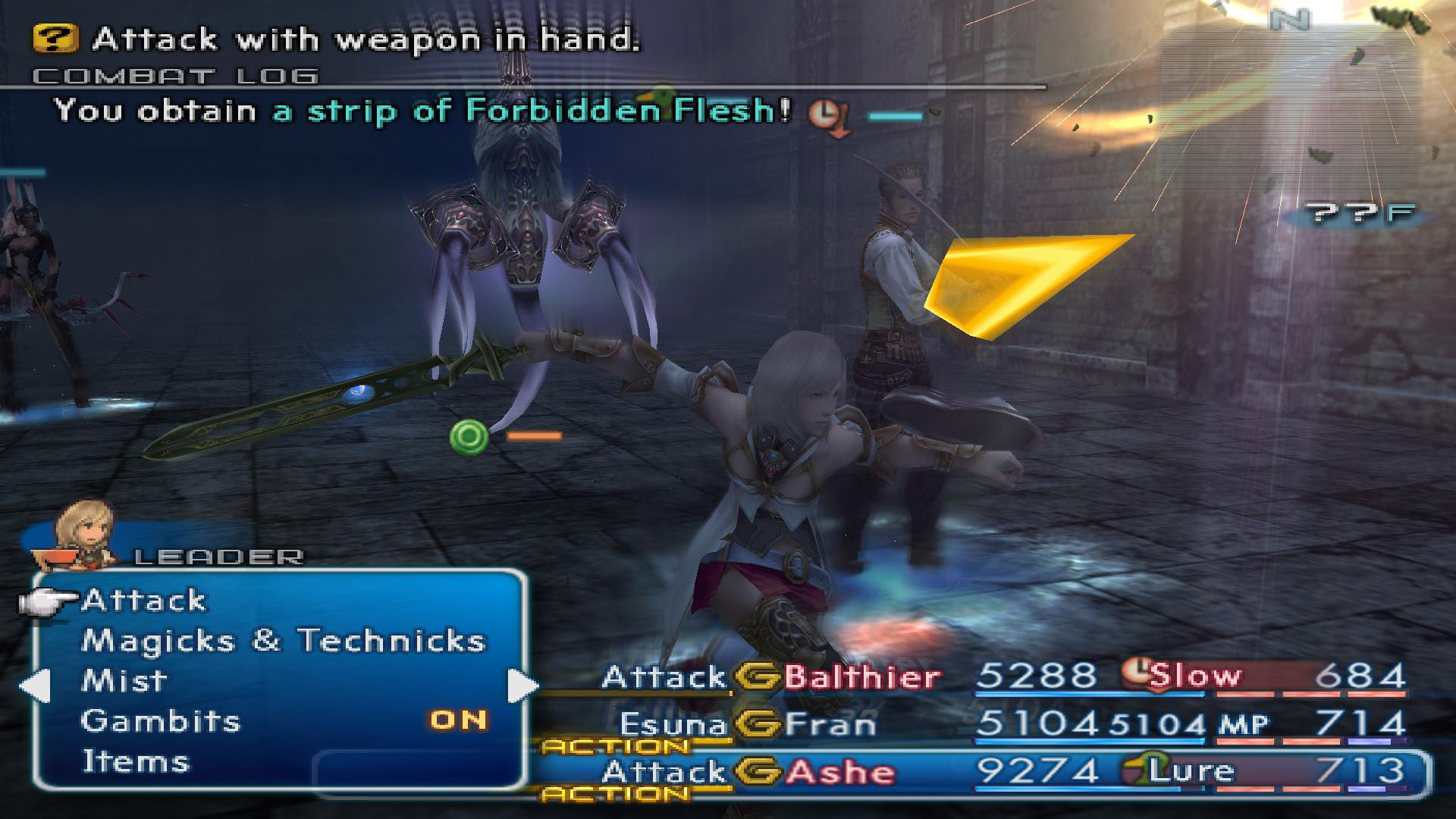Viewport: 1456px width, 819px height.
Task: Select the Attack command
Action: [x=144, y=601]
